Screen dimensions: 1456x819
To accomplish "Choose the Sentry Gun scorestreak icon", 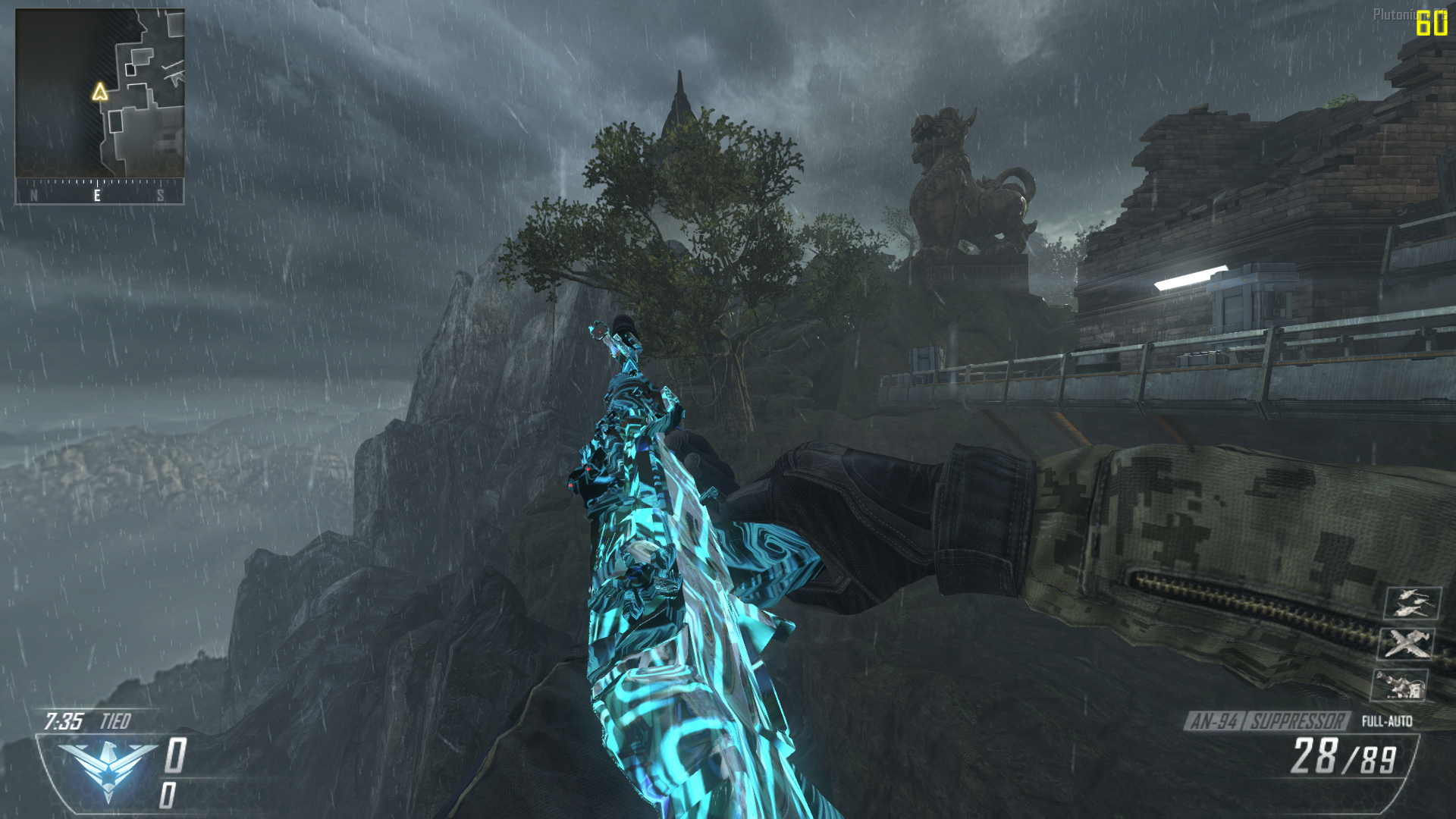I will click(x=1400, y=685).
